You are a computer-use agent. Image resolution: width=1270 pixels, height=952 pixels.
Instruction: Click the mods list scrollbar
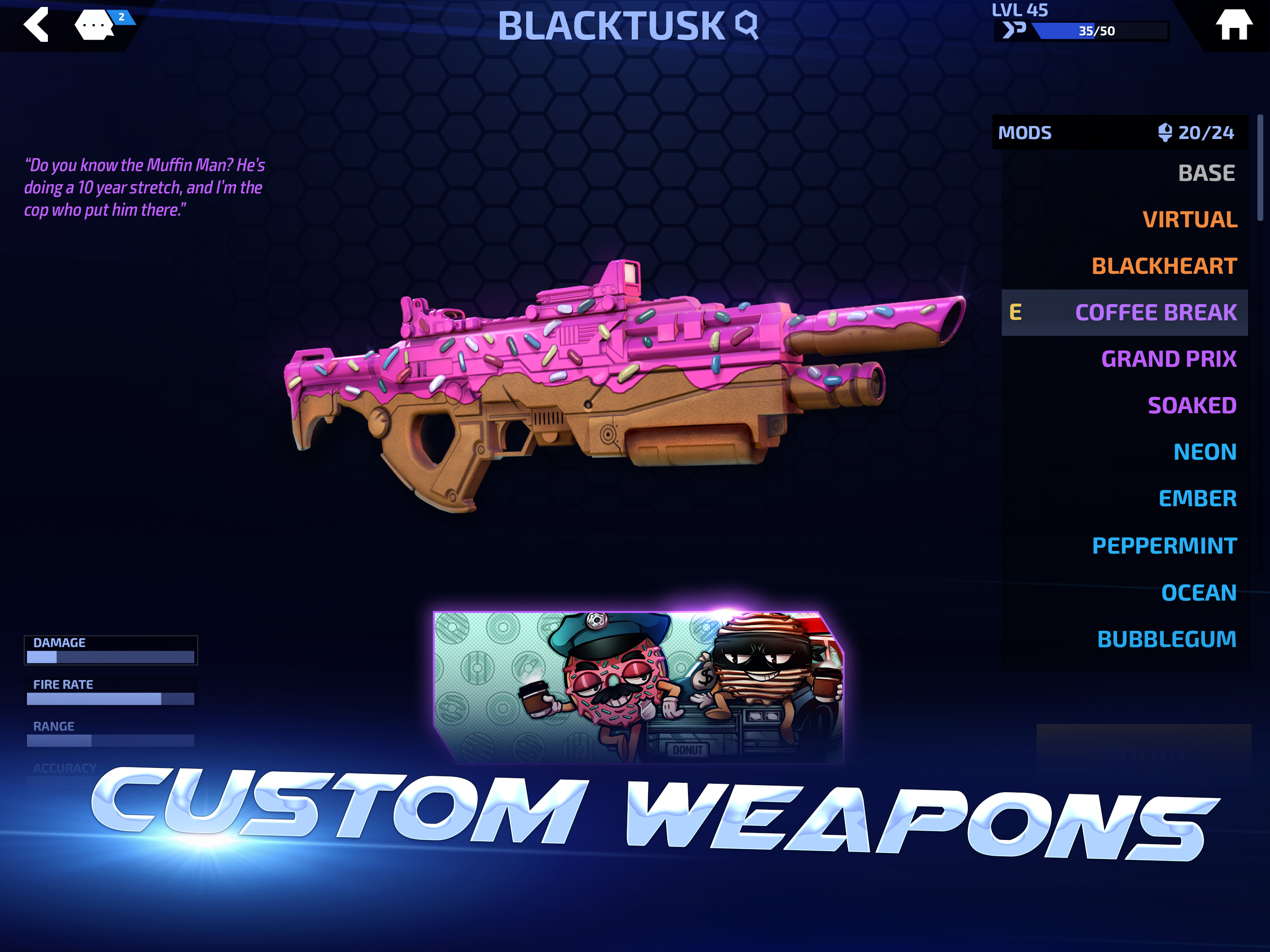point(1260,166)
